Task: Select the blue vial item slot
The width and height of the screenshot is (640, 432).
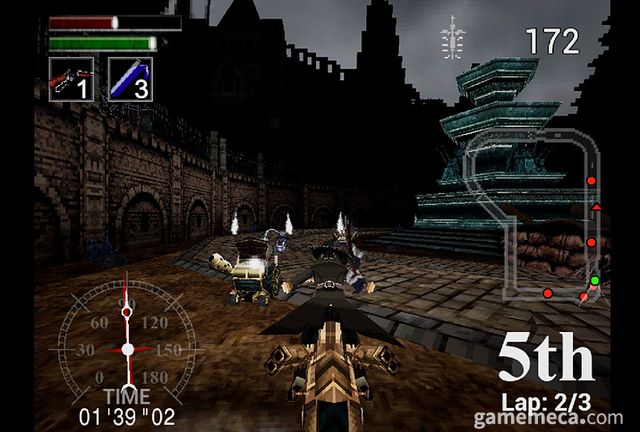Action: click(x=129, y=78)
